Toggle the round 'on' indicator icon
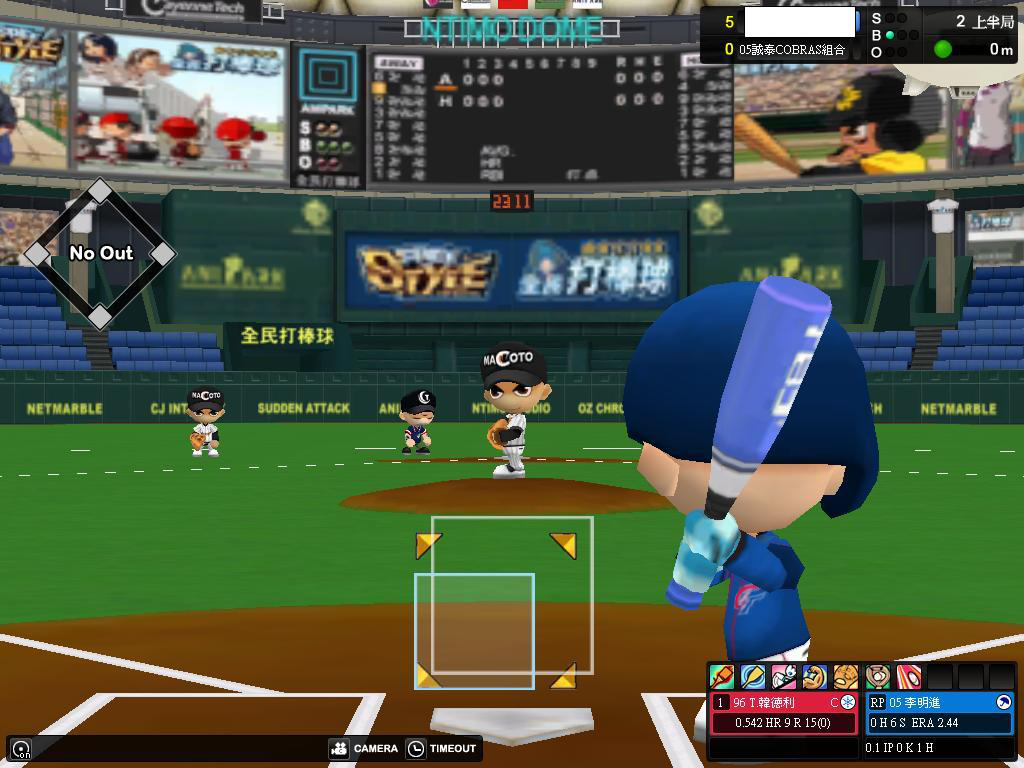Screen dimensions: 1024x768 coord(20,749)
